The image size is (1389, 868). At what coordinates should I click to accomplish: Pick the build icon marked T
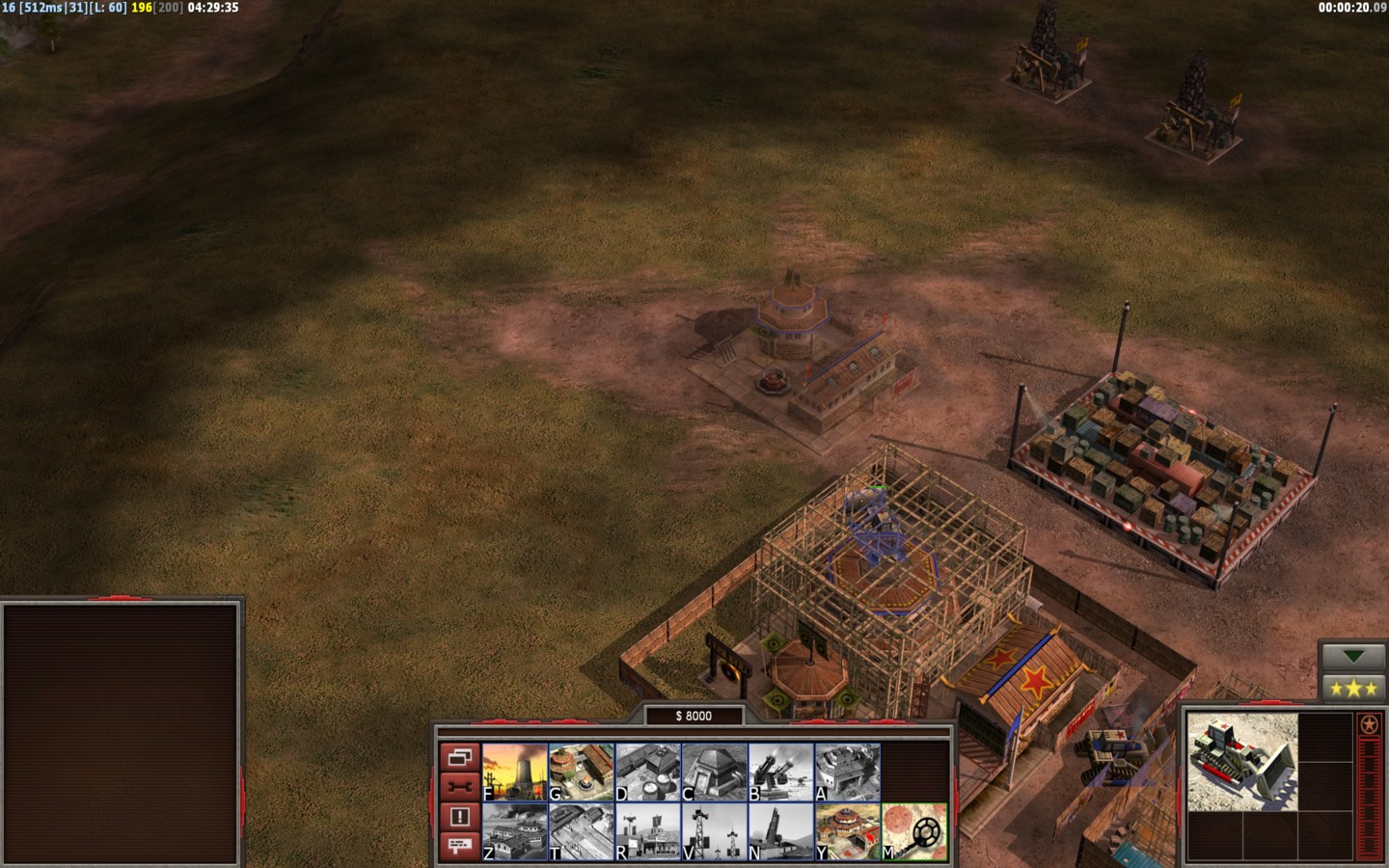(582, 831)
